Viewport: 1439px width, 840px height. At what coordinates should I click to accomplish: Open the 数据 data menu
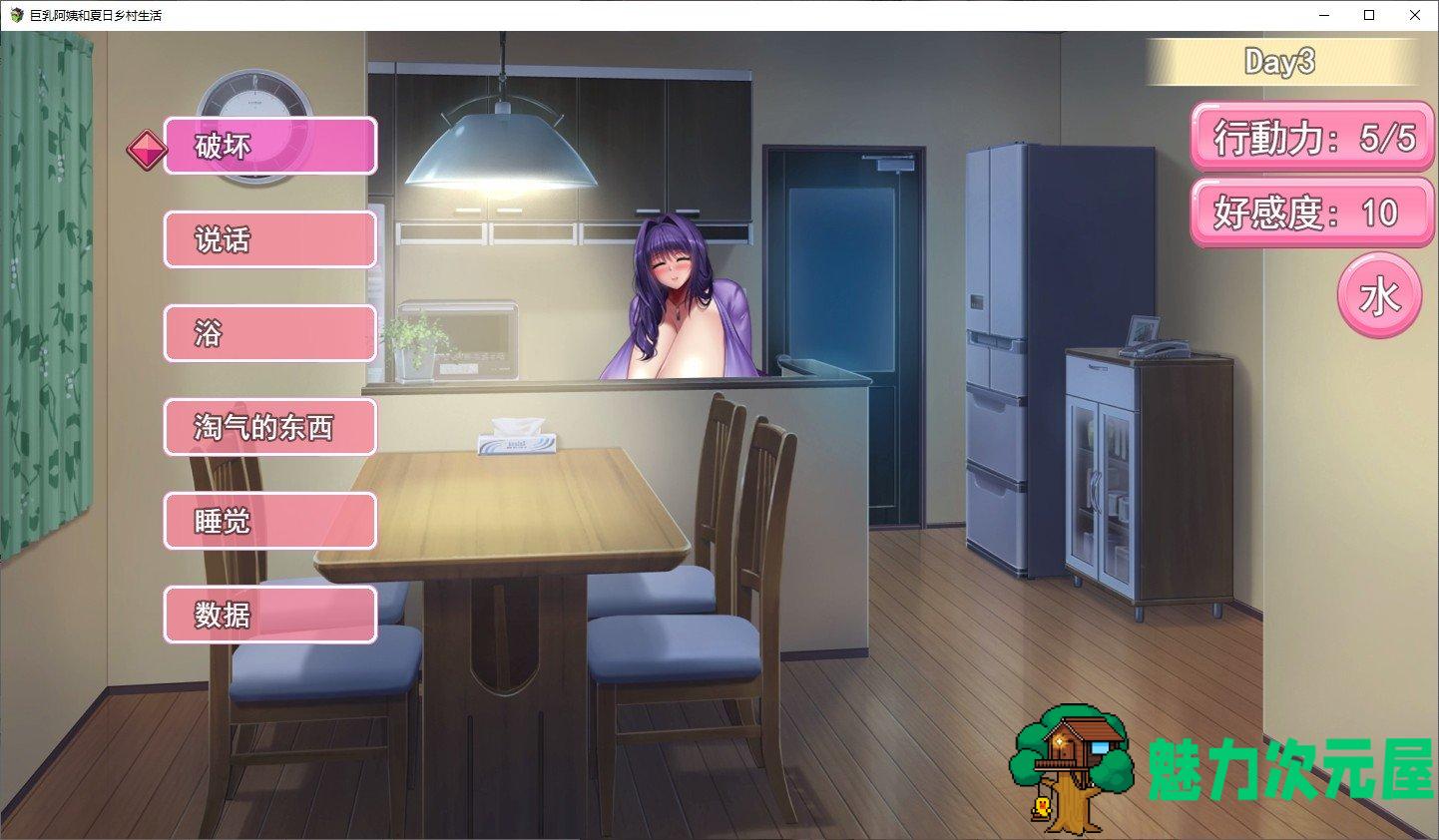click(x=270, y=615)
